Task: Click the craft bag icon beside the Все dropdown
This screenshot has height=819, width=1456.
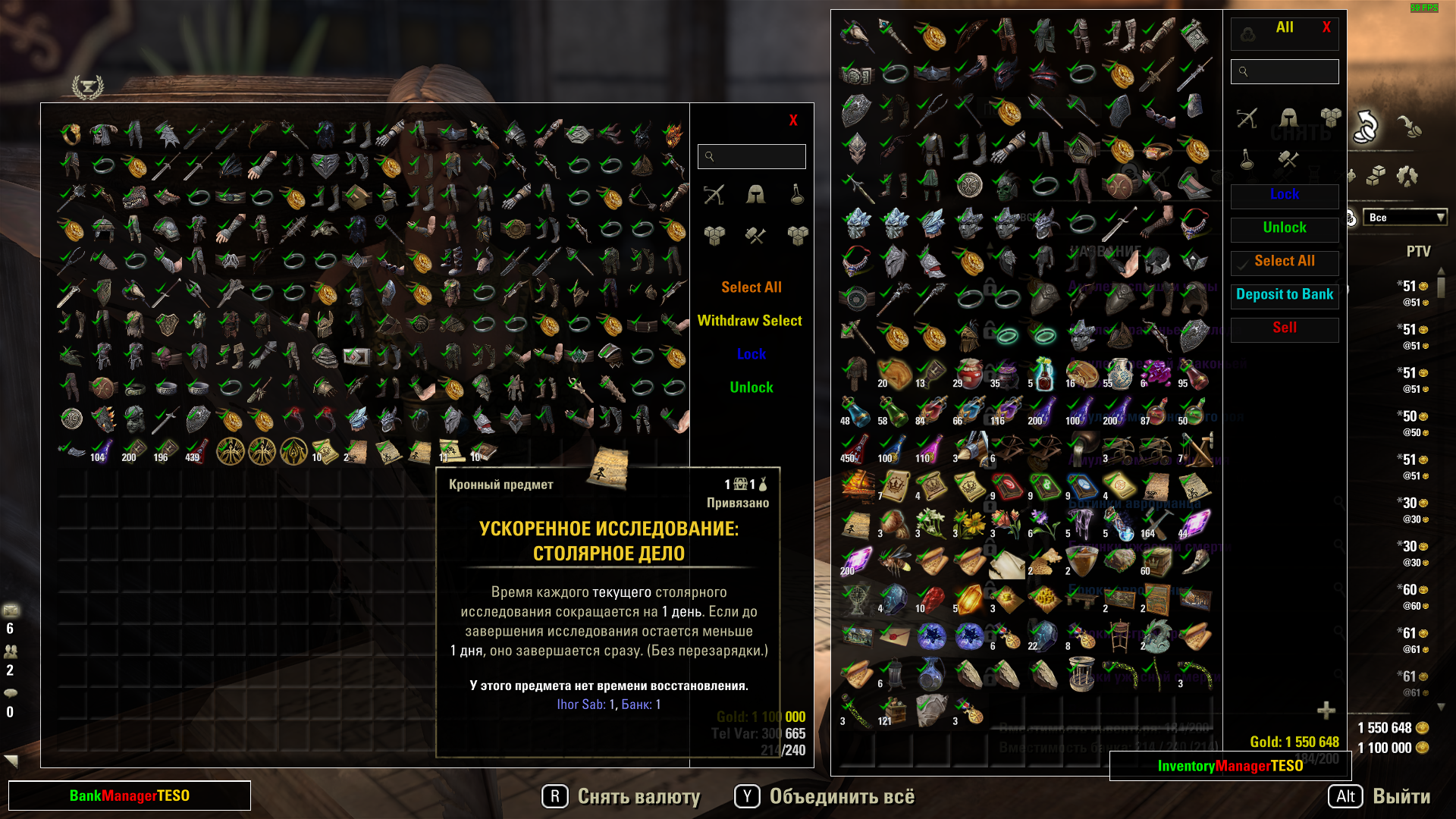Action: (1351, 218)
